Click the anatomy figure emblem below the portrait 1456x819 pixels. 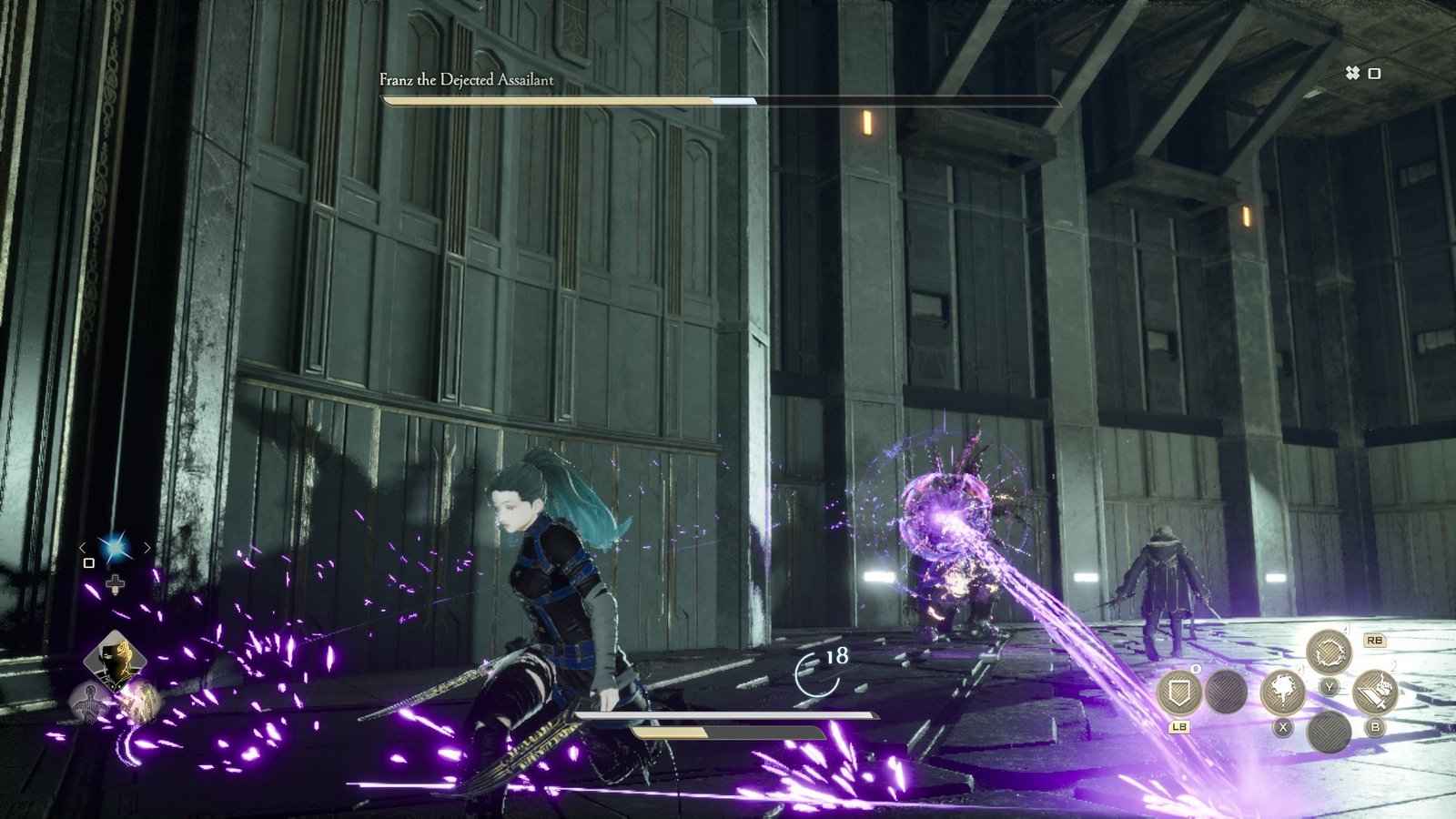point(89,702)
